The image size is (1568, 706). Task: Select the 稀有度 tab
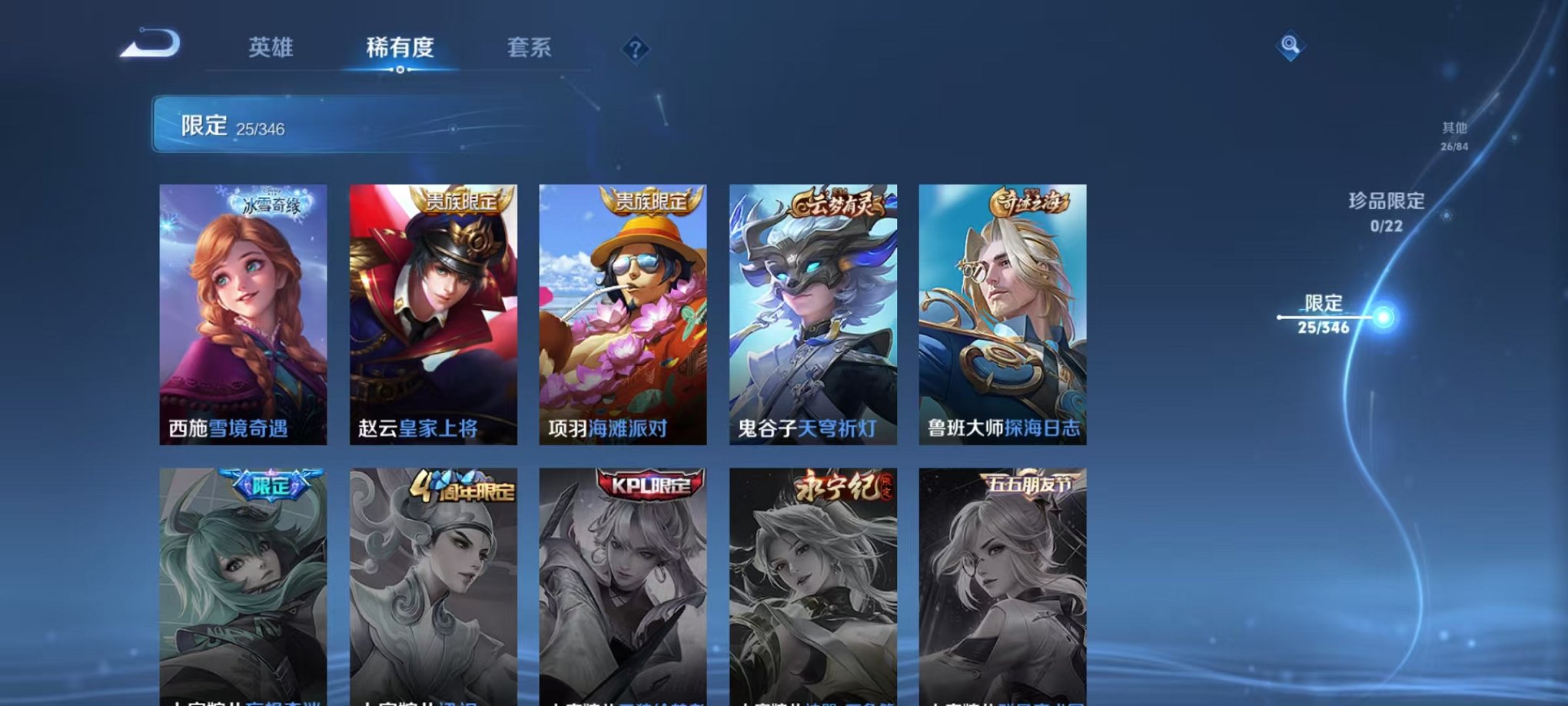400,48
